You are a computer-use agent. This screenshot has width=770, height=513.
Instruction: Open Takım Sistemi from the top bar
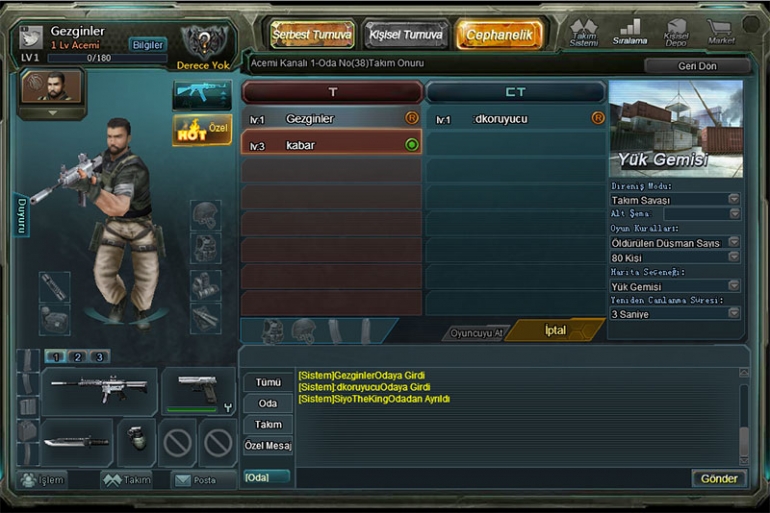(x=584, y=32)
